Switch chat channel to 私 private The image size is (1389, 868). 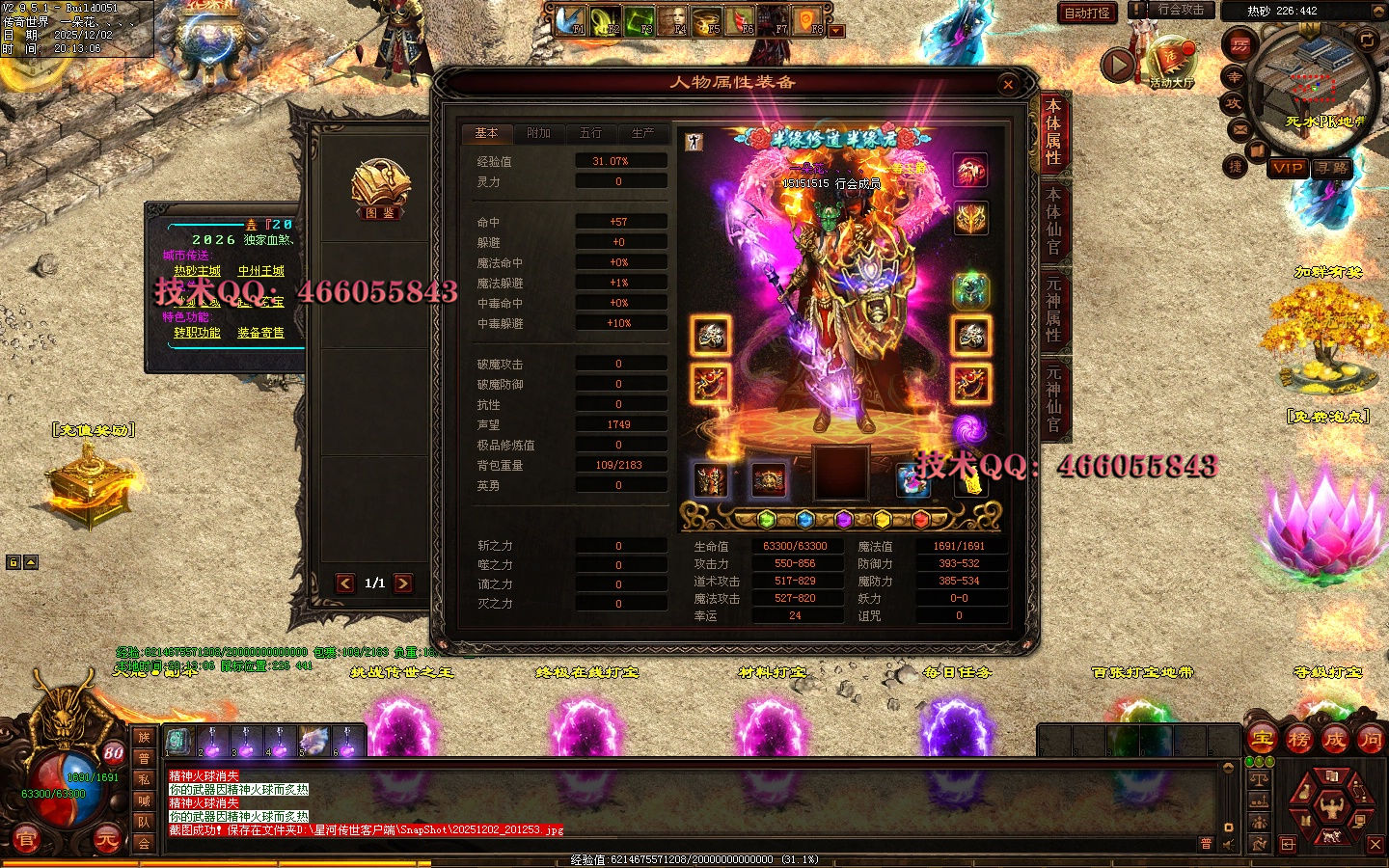[x=144, y=779]
